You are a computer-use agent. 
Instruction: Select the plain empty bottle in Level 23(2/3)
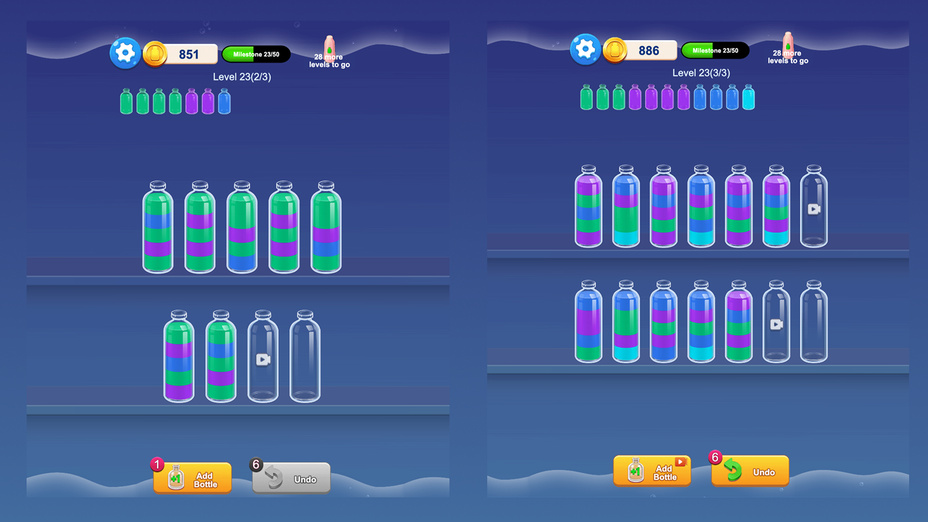[305, 357]
